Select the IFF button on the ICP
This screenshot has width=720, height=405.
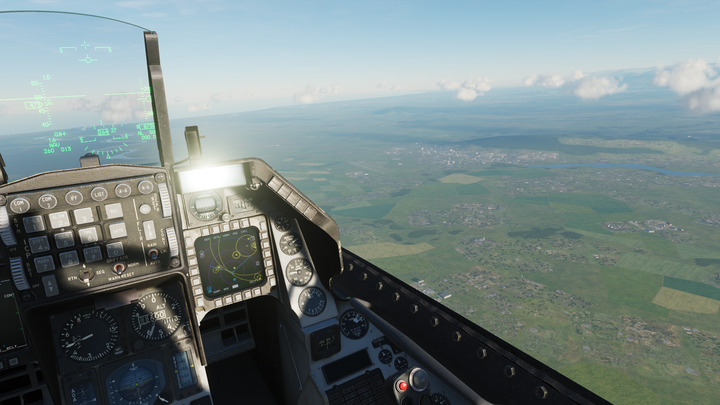pyautogui.click(x=74, y=197)
